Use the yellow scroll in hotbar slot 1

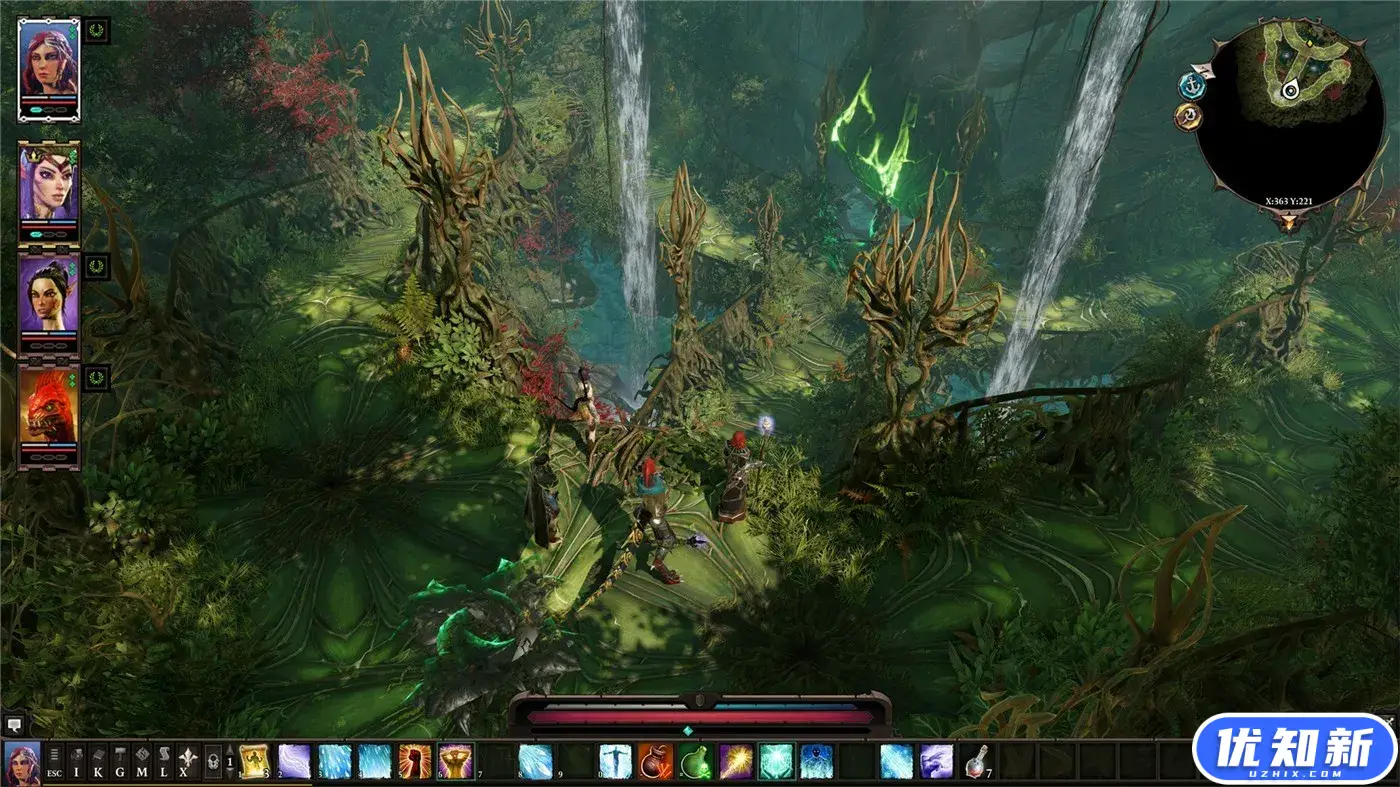click(254, 761)
